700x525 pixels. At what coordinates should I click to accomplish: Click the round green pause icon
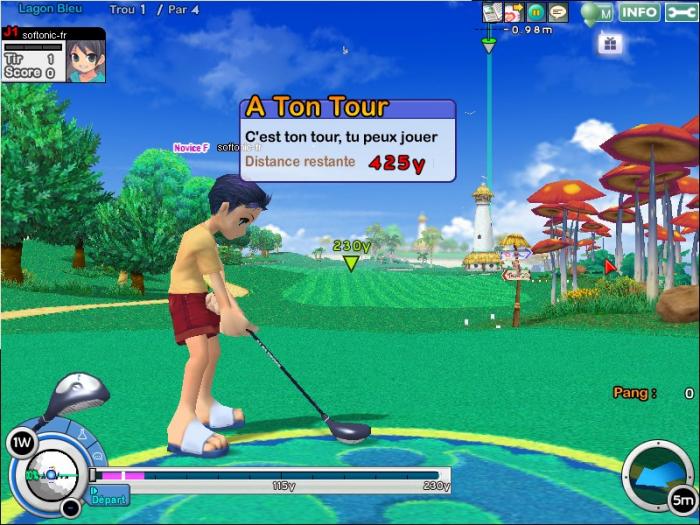536,12
